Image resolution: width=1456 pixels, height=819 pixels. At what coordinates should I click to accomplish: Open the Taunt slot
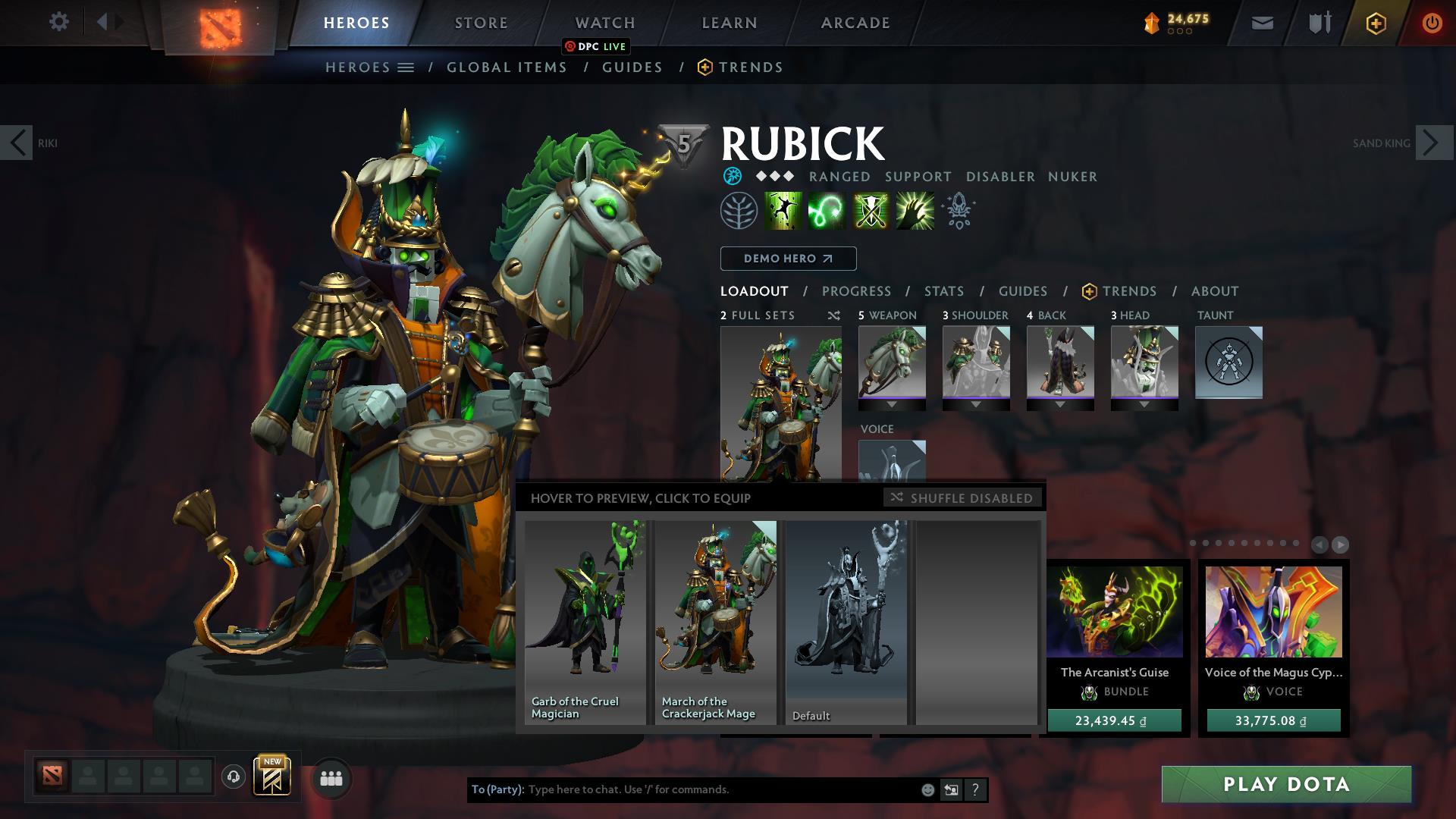point(1228,362)
